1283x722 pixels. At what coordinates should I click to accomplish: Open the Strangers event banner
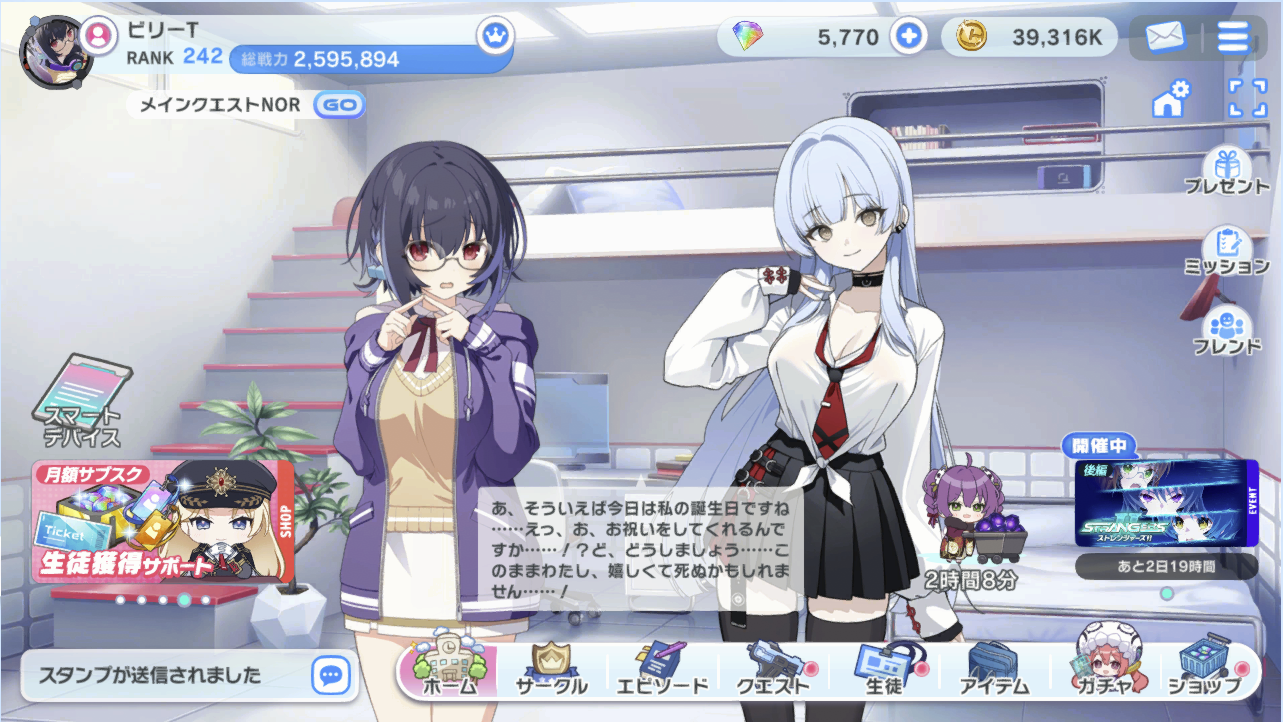1166,503
